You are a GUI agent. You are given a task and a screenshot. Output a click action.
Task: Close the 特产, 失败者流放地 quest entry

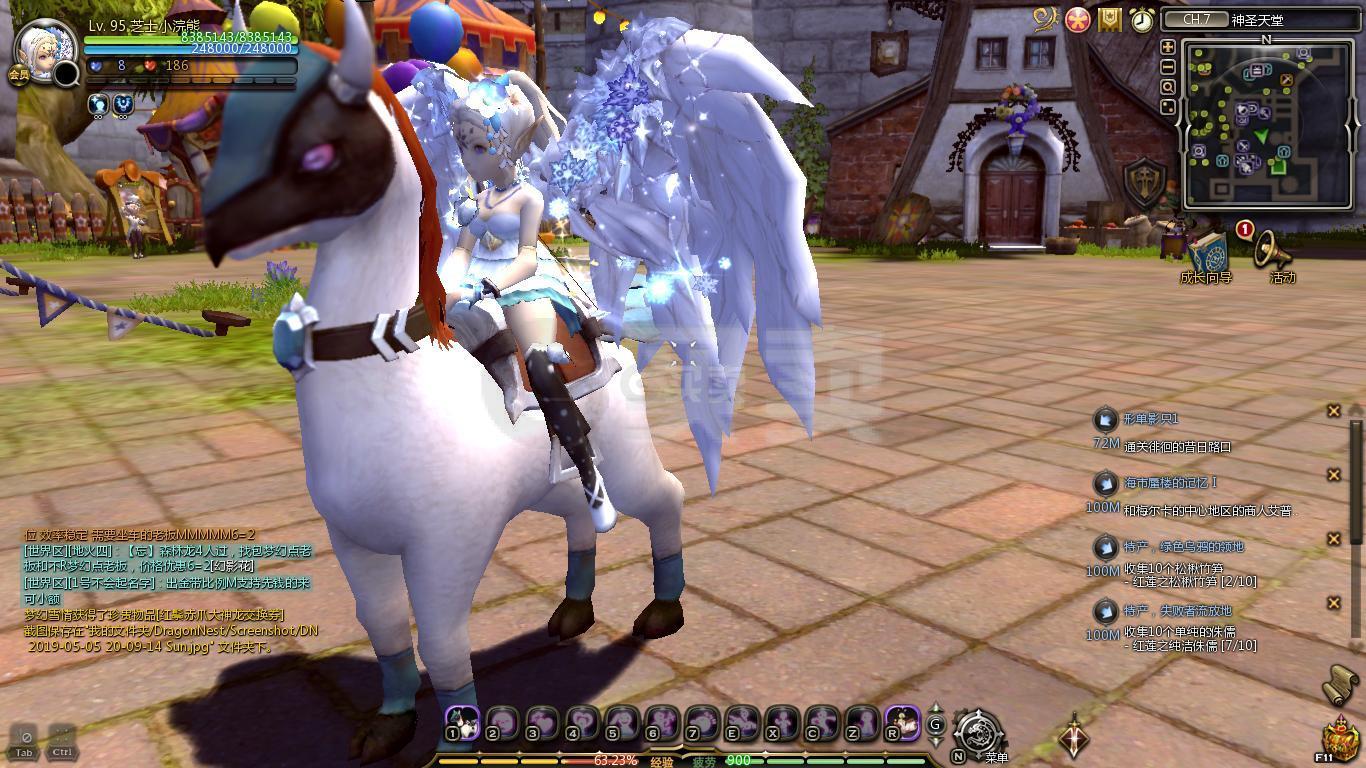1333,603
